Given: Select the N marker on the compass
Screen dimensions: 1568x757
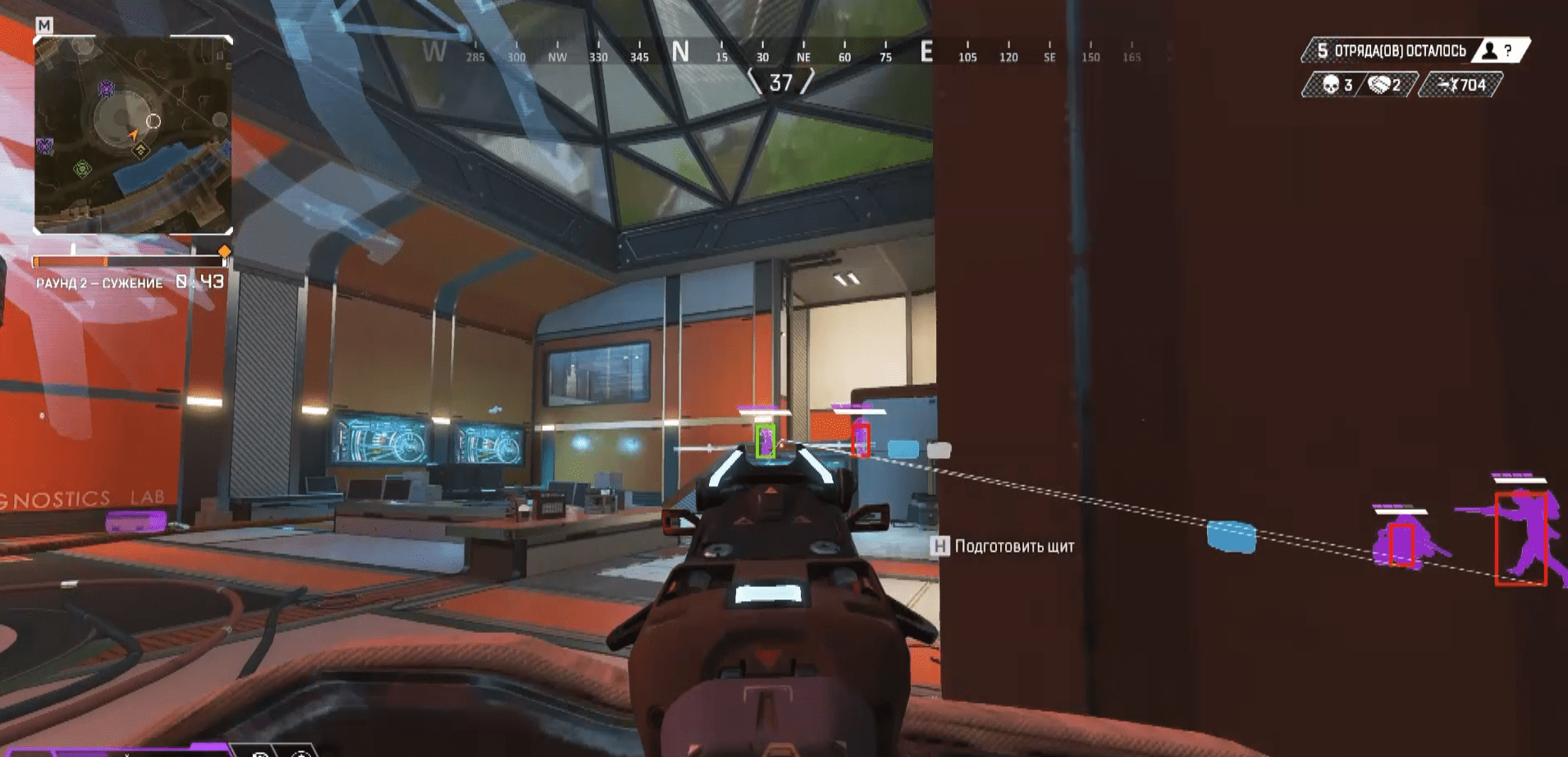Looking at the screenshot, I should (x=679, y=51).
